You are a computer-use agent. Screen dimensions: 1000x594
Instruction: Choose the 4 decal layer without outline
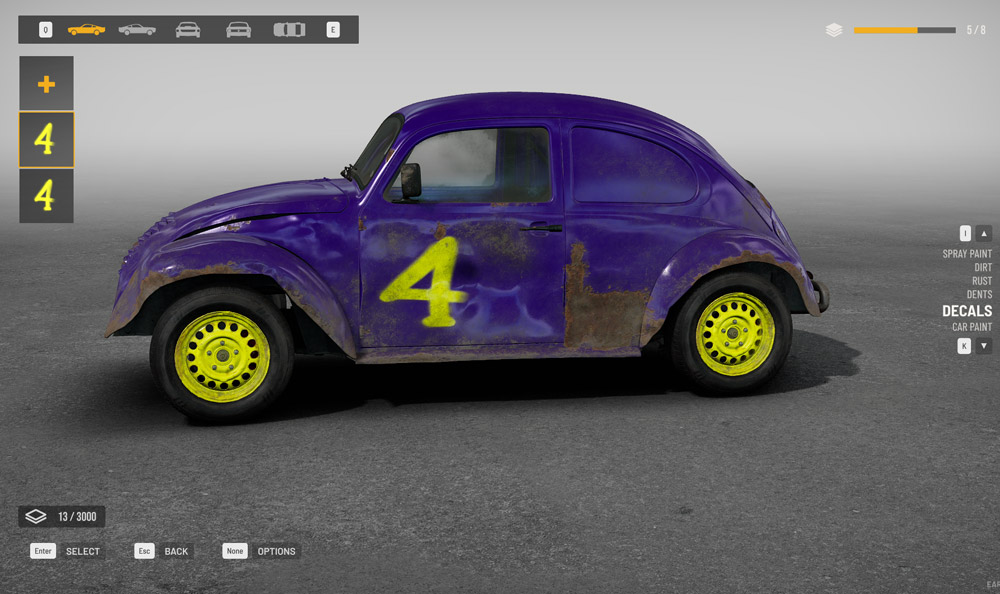pyautogui.click(x=46, y=196)
